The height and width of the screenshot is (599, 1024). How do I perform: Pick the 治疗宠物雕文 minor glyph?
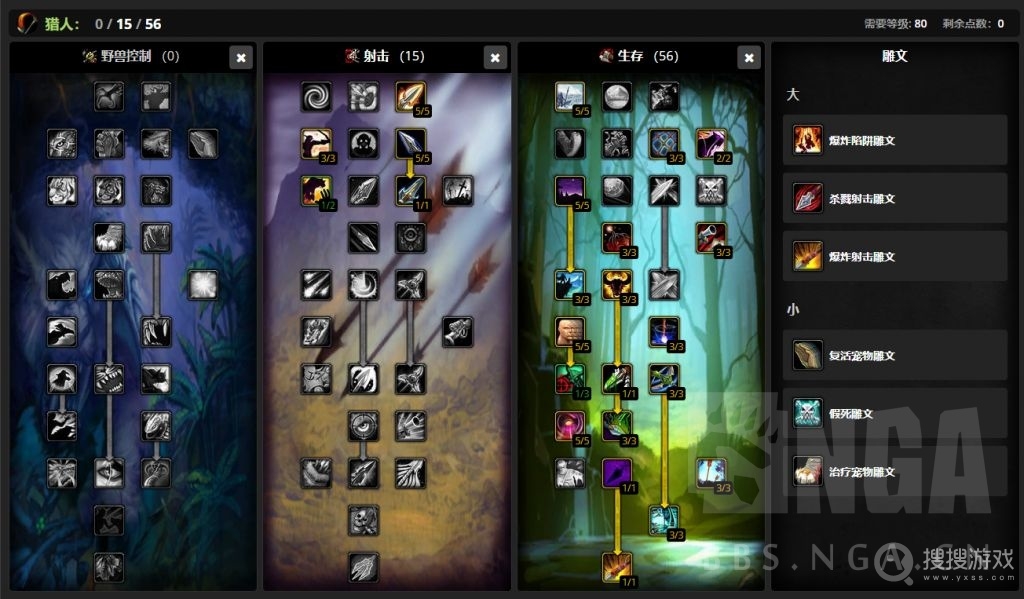click(x=895, y=471)
